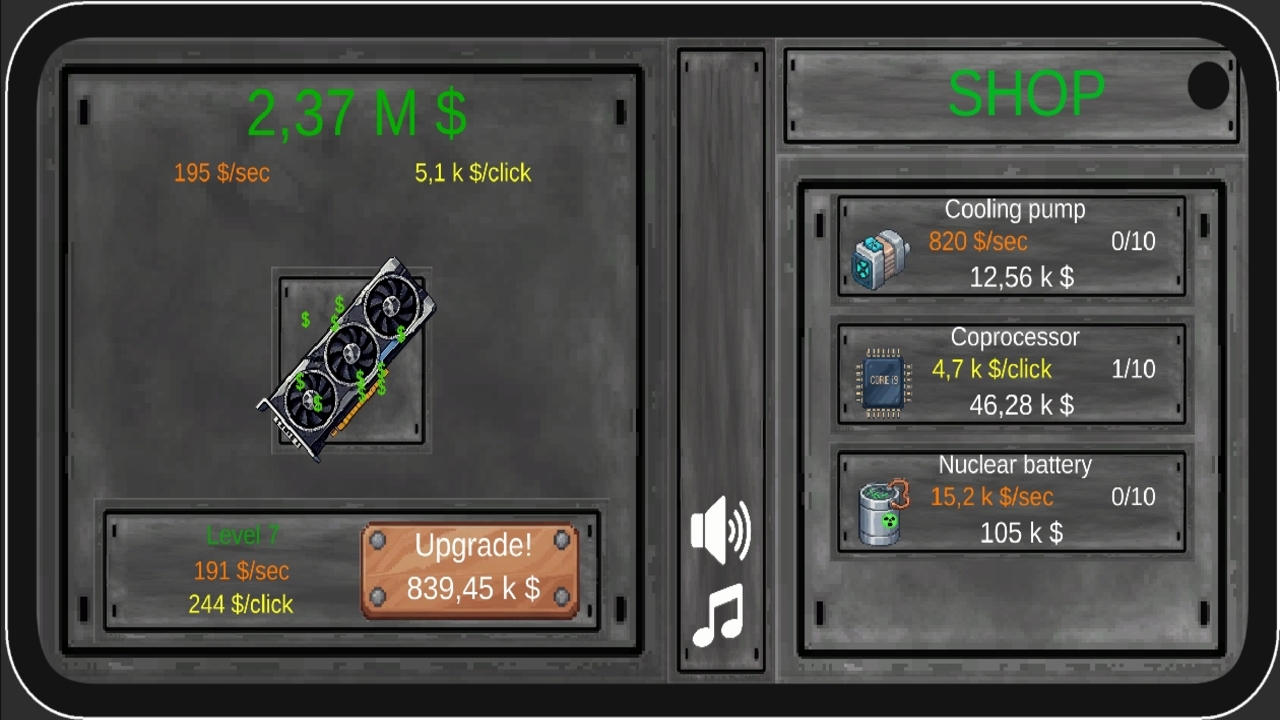Viewport: 1280px width, 720px height.
Task: Expand the Nuclear battery upgrade details
Action: coord(1010,500)
